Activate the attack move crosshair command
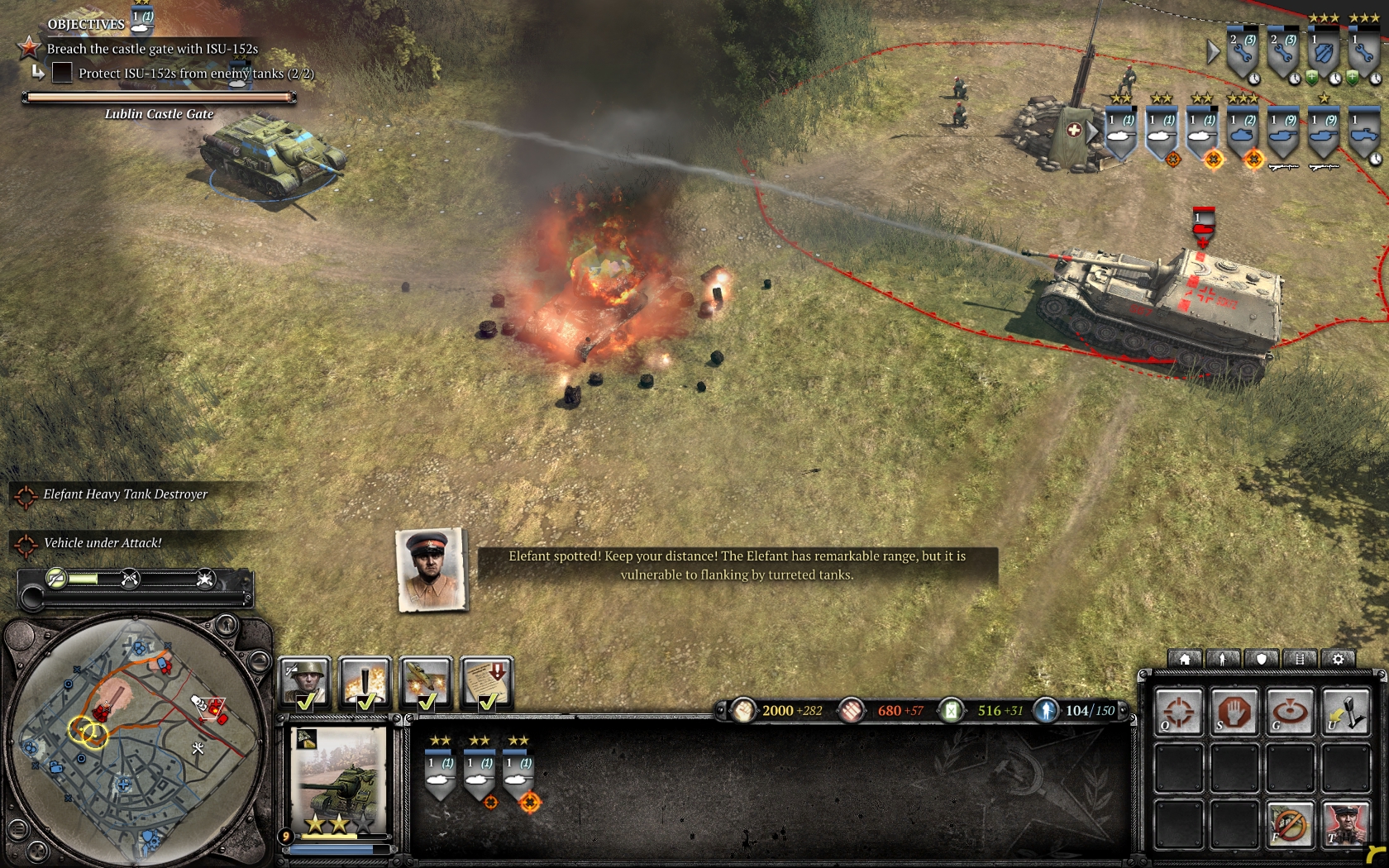 pyautogui.click(x=1179, y=711)
